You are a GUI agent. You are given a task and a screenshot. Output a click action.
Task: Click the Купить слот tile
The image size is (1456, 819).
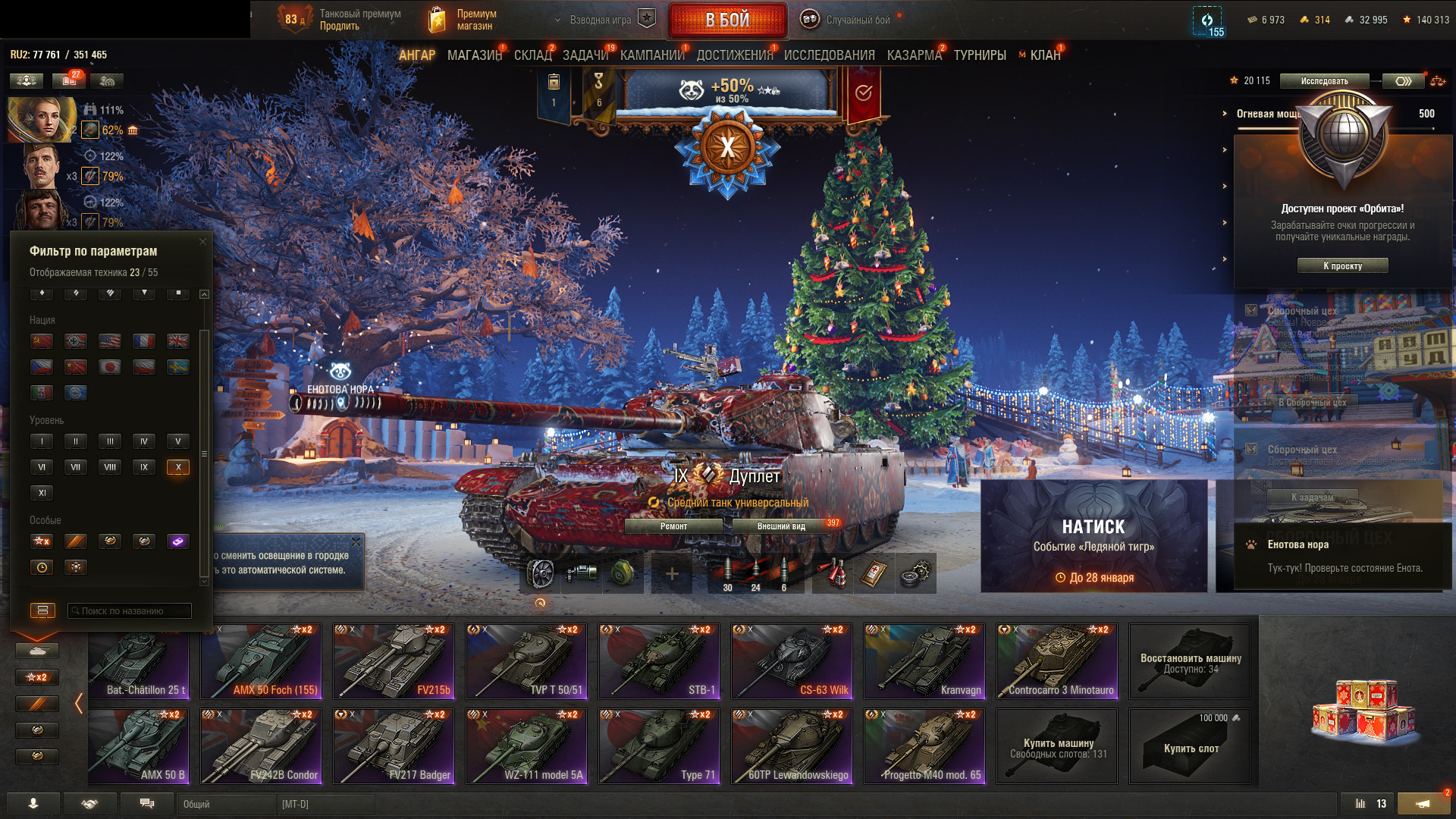tap(1190, 746)
